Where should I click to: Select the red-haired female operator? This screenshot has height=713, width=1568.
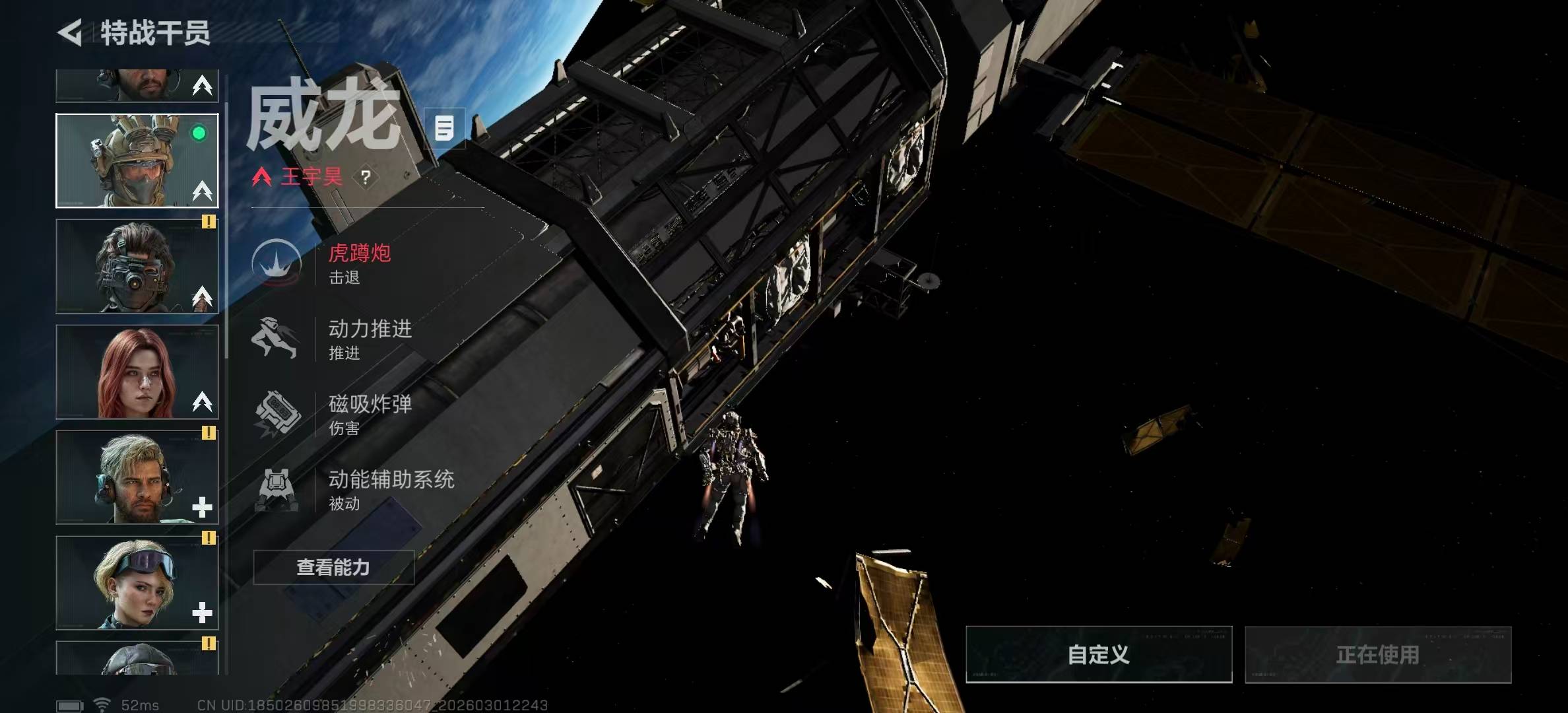(x=137, y=372)
